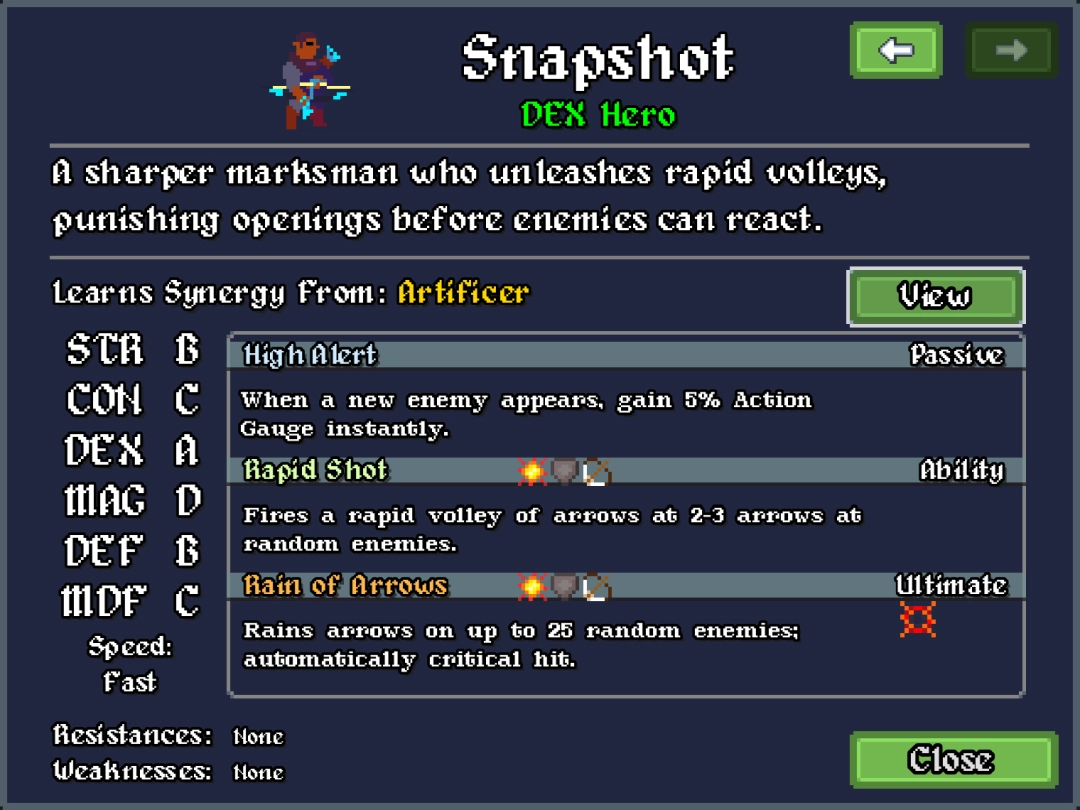Select the Rain of Arrows ultimate row
The width and height of the screenshot is (1080, 810).
click(x=625, y=585)
